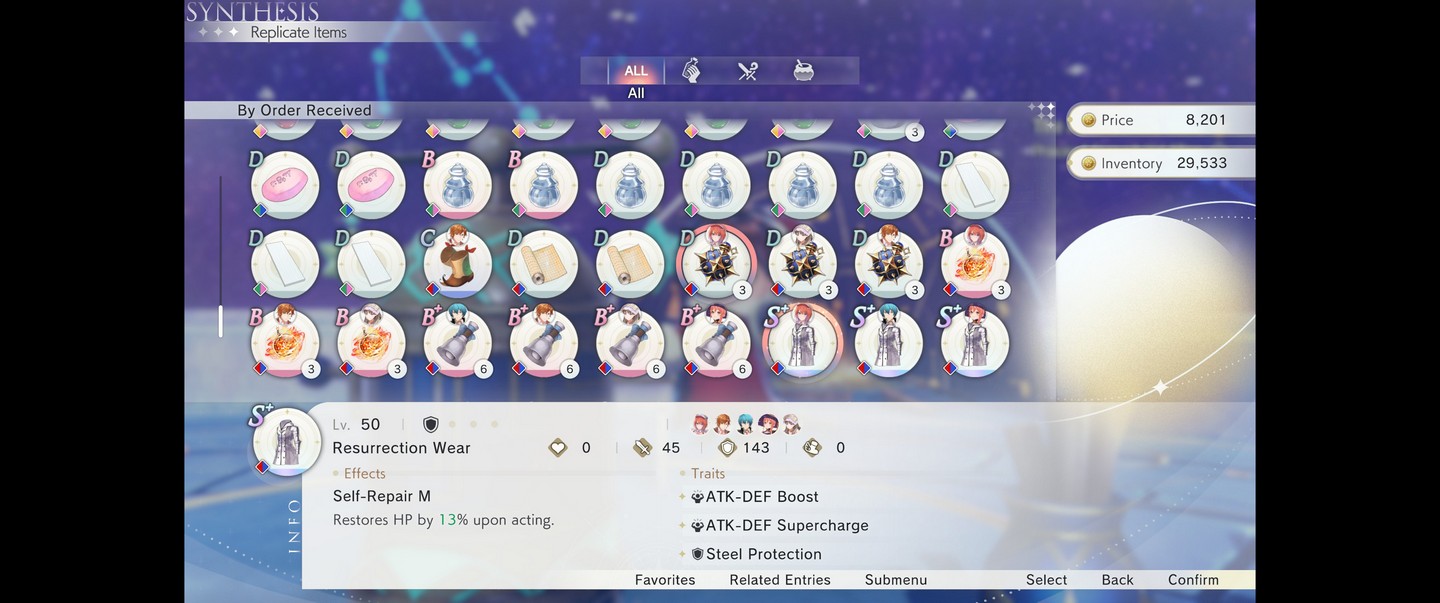Select the red-ringed D-rank spiked bomb
Viewport: 1440px width, 603px height.
[x=716, y=263]
